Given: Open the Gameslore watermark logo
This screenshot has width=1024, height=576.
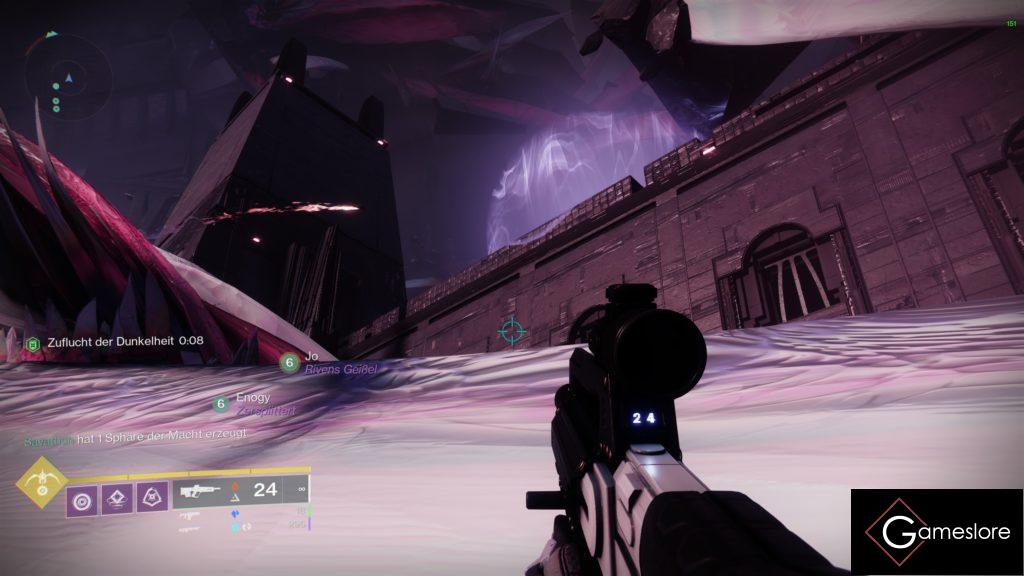Looking at the screenshot, I should [937, 532].
